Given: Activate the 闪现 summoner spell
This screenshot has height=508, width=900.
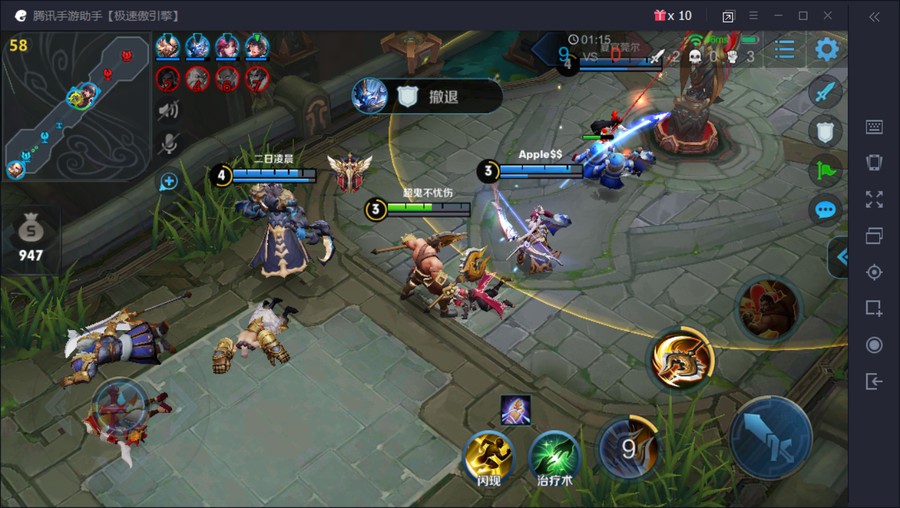Looking at the screenshot, I should 489,457.
